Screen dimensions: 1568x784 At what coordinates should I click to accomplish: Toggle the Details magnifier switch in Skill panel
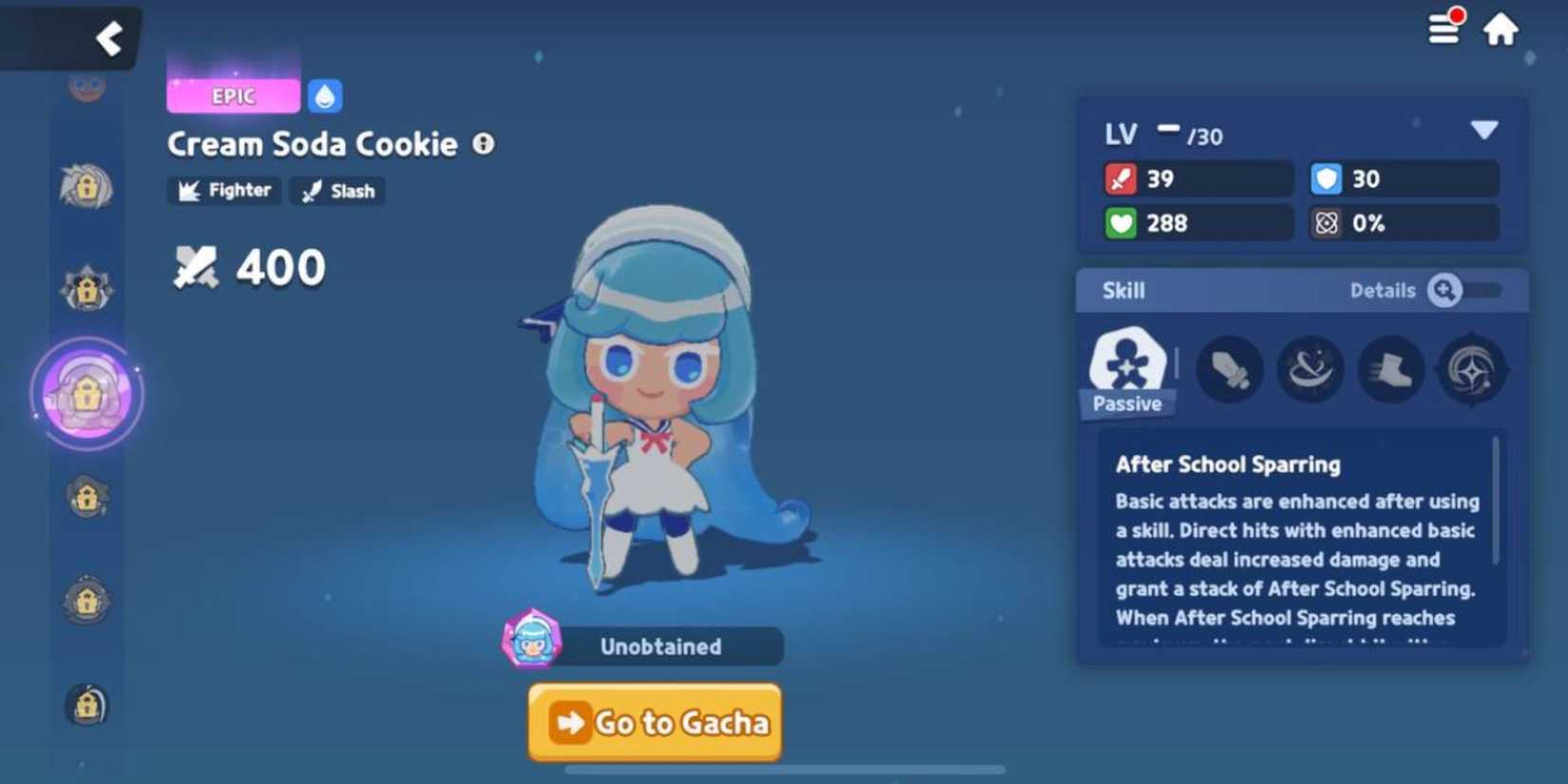[1446, 291]
